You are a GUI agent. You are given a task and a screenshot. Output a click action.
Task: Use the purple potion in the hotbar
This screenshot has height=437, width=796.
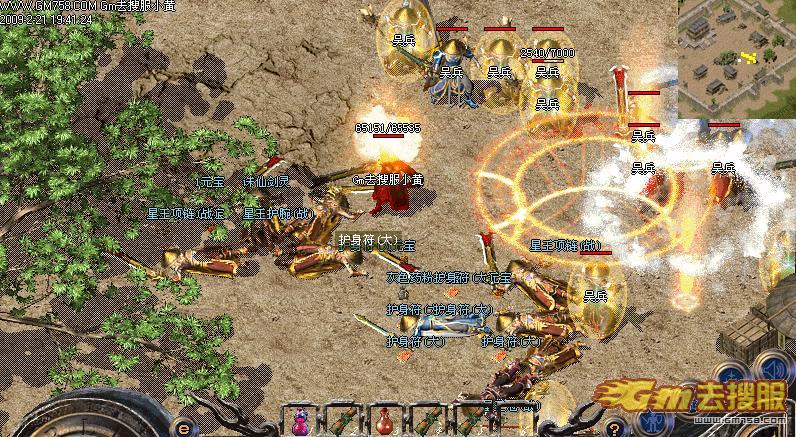(299, 418)
